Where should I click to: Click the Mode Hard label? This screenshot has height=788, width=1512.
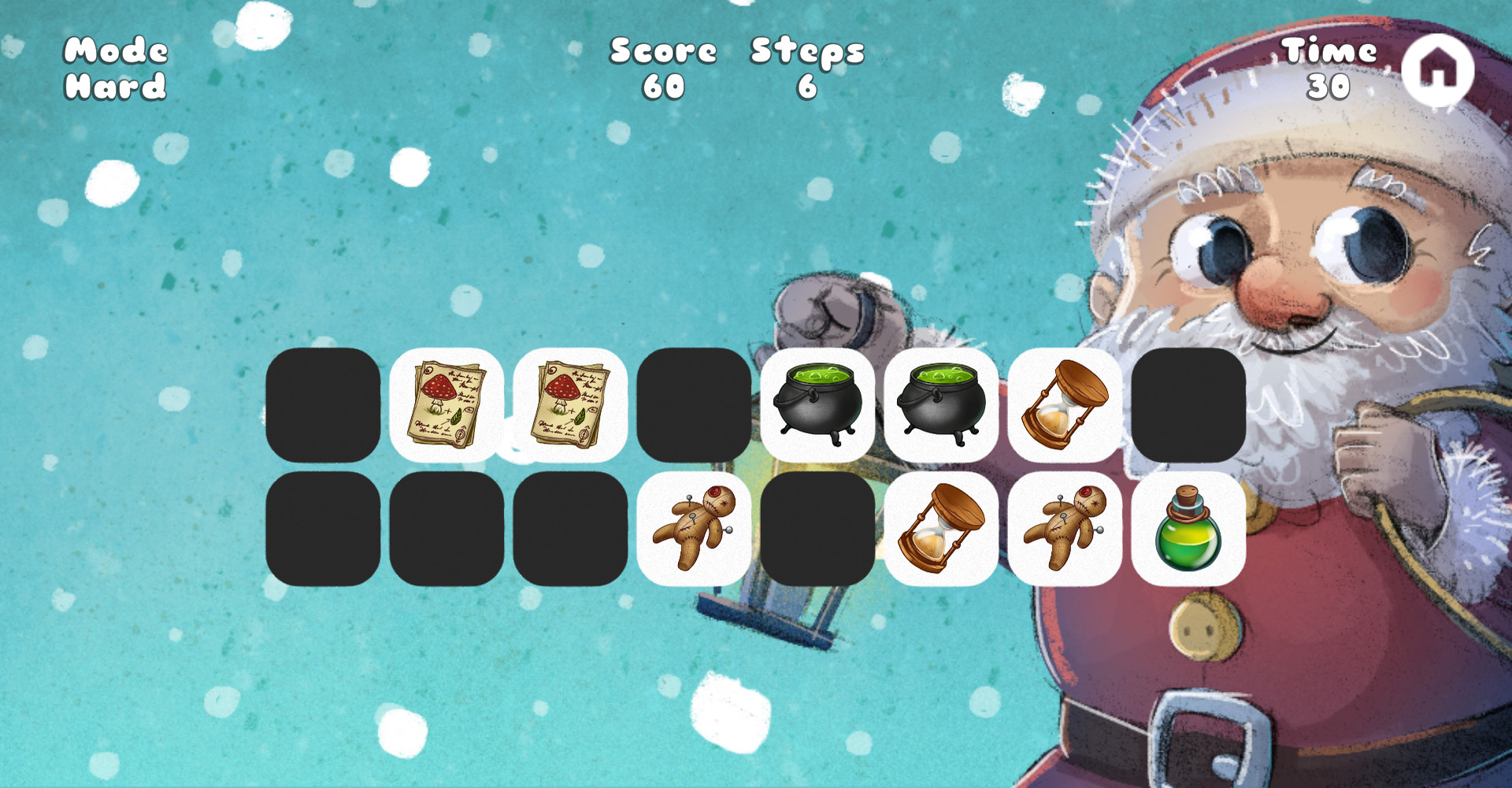(x=116, y=67)
